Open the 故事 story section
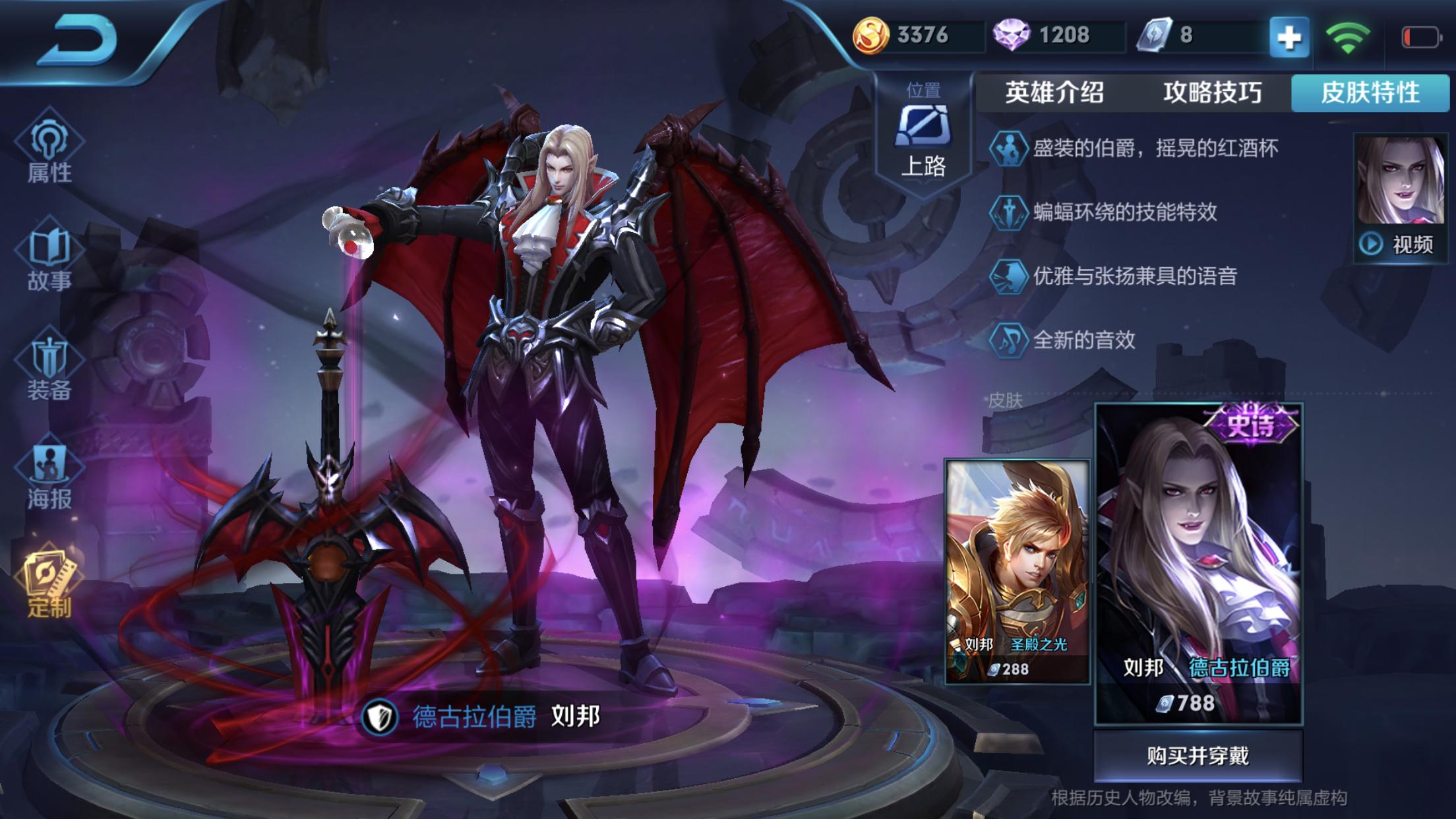Viewport: 1456px width, 819px height. click(49, 259)
